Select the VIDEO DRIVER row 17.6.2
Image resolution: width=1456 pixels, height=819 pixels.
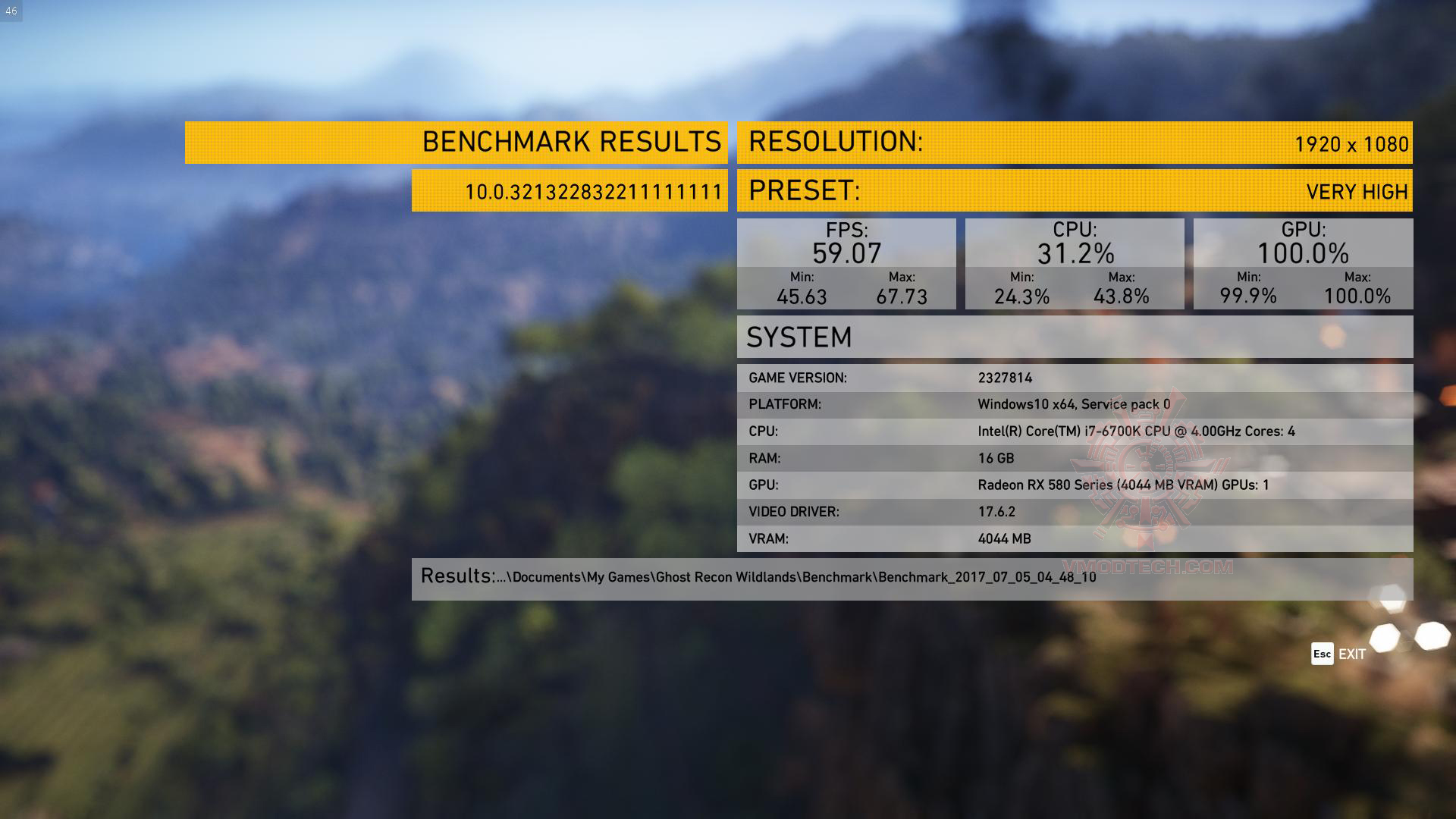tap(1073, 512)
